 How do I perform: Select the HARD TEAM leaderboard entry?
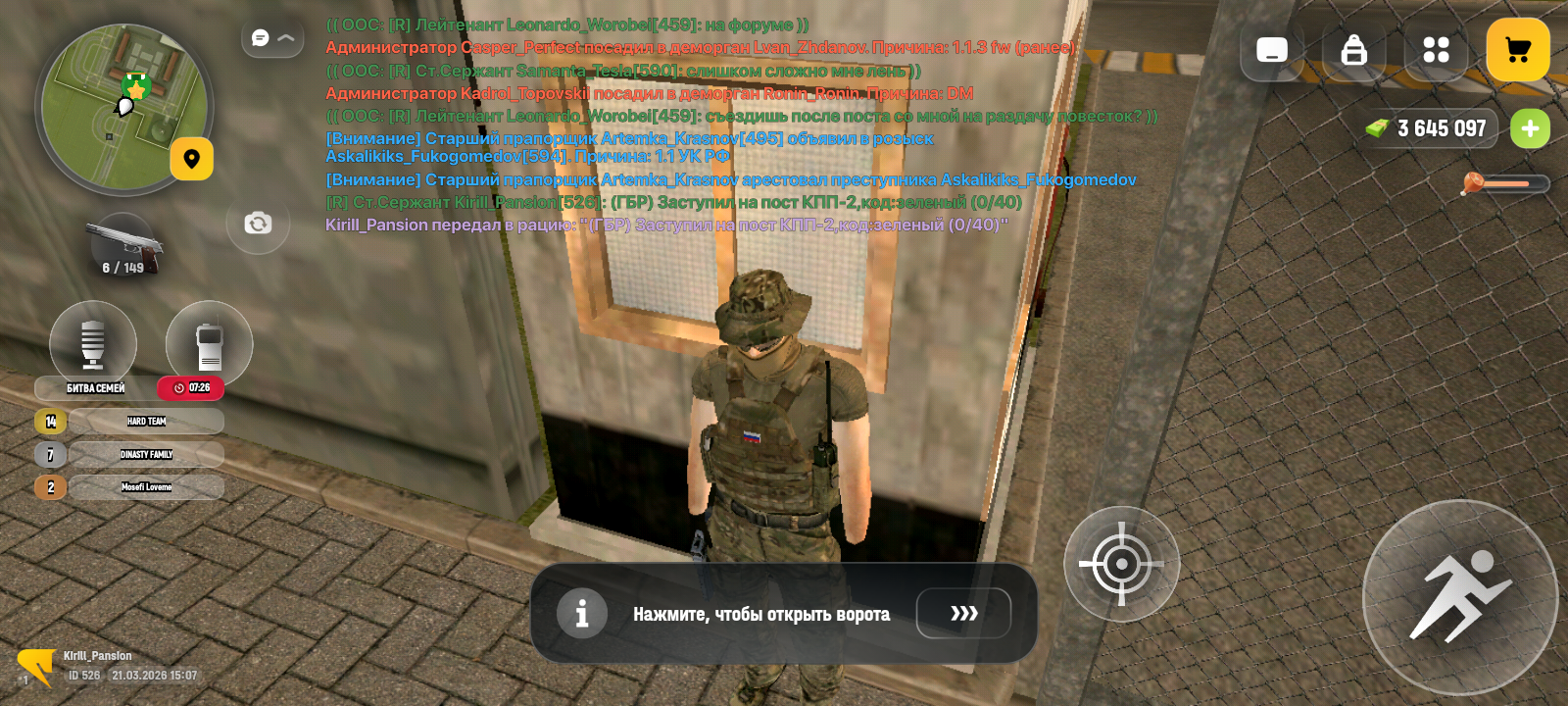147,421
